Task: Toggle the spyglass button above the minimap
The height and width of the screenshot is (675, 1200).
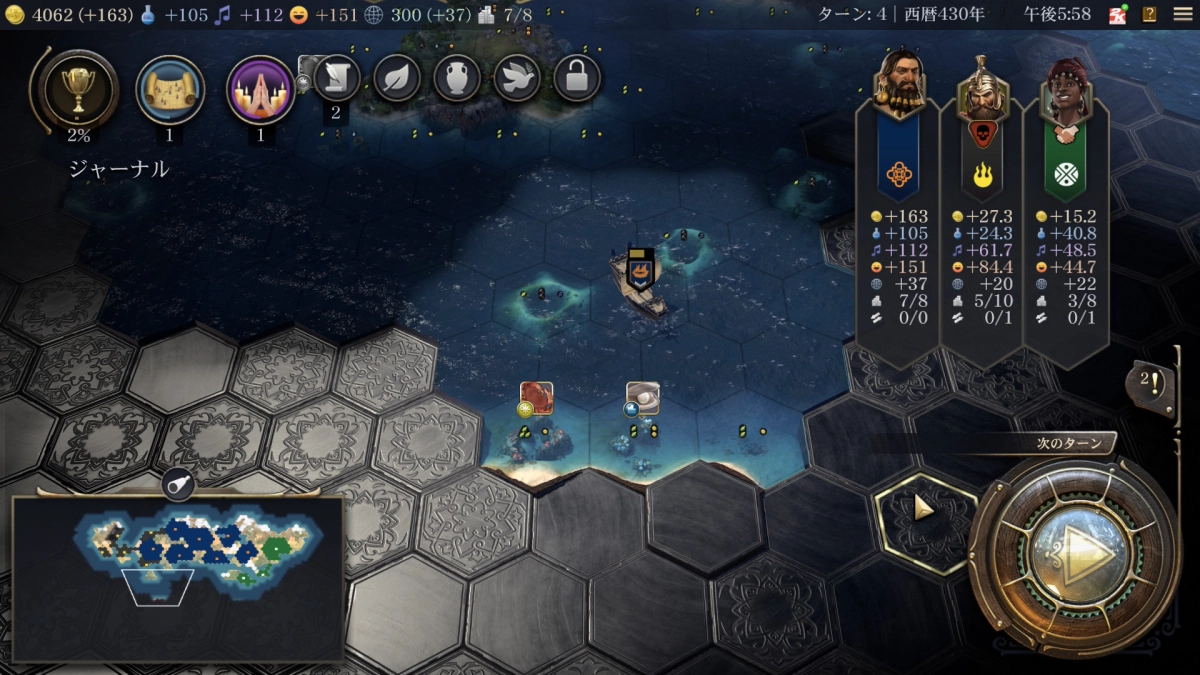Action: pos(177,483)
